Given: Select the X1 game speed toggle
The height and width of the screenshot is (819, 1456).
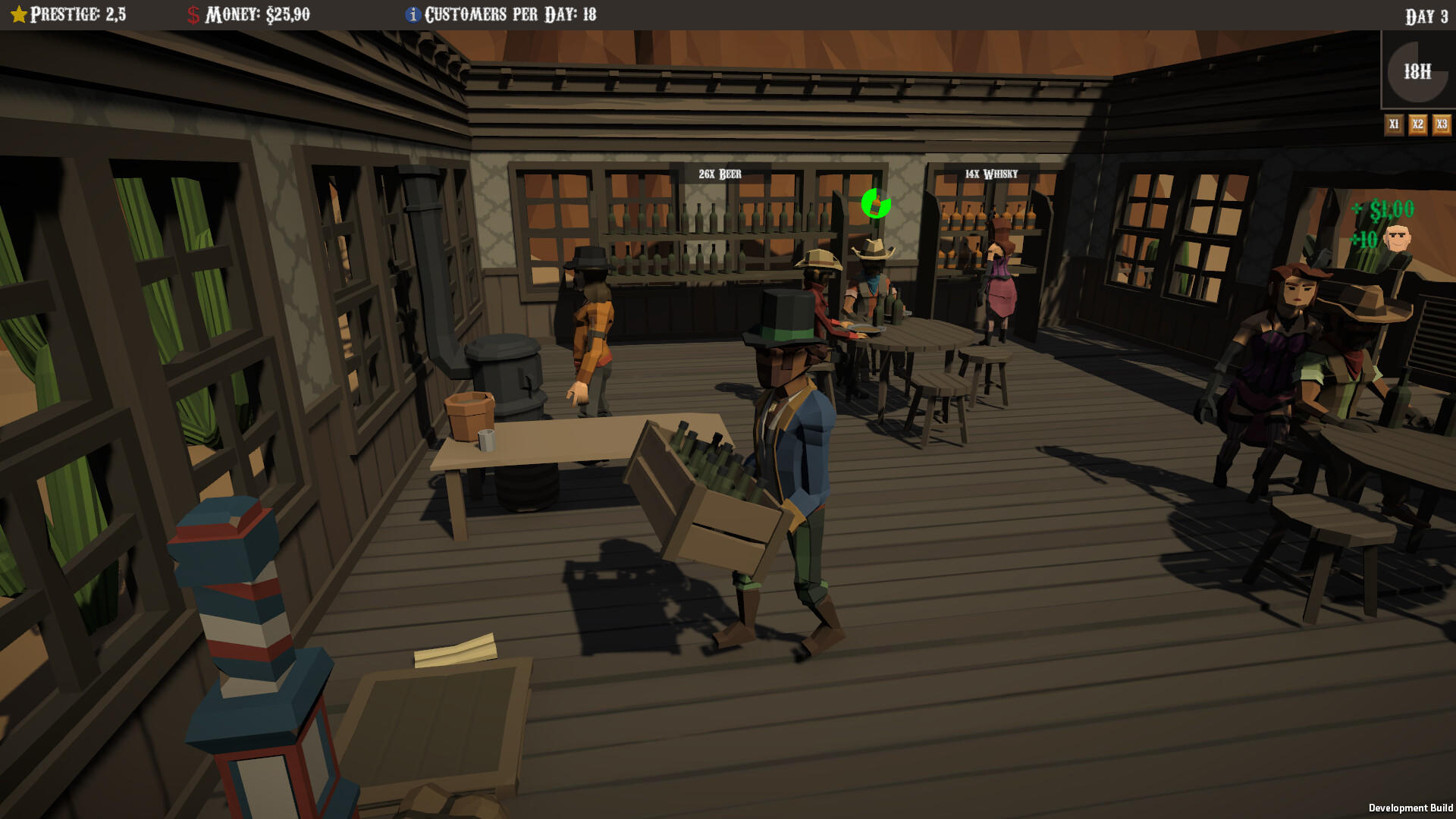Looking at the screenshot, I should (x=1394, y=124).
